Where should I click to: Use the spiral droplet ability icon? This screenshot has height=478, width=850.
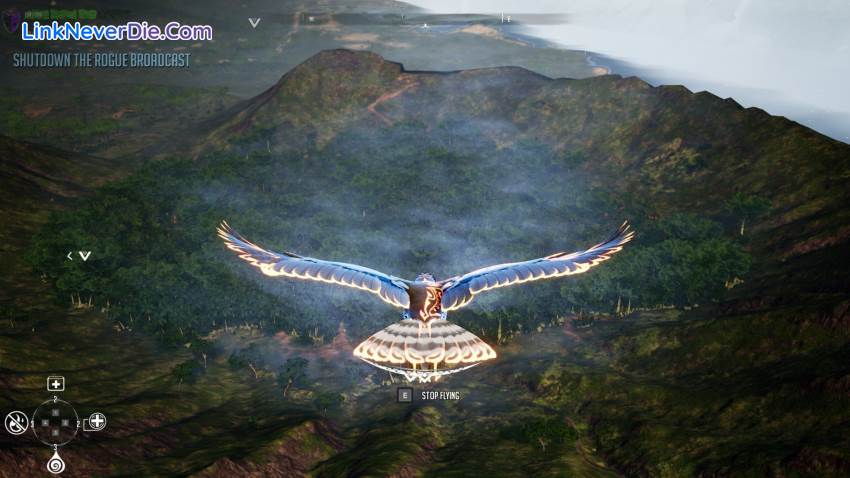(x=55, y=464)
